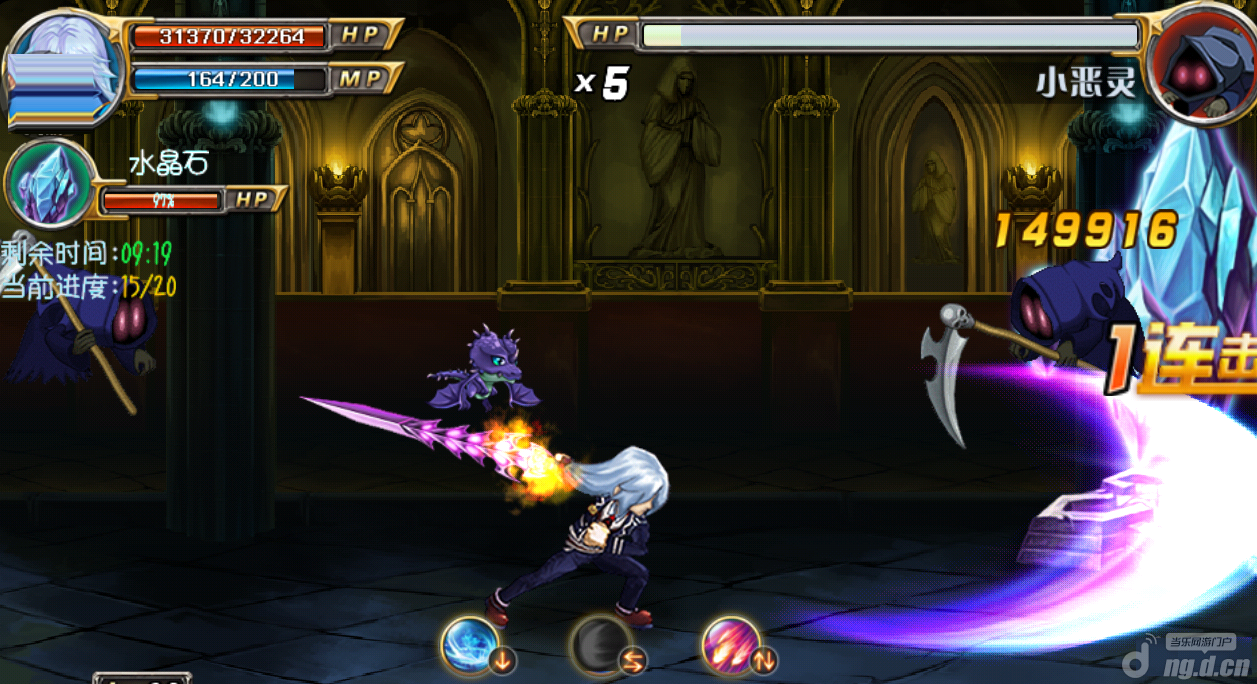Use the pink fireball barrage skill
The width and height of the screenshot is (1257, 684).
coord(733,645)
